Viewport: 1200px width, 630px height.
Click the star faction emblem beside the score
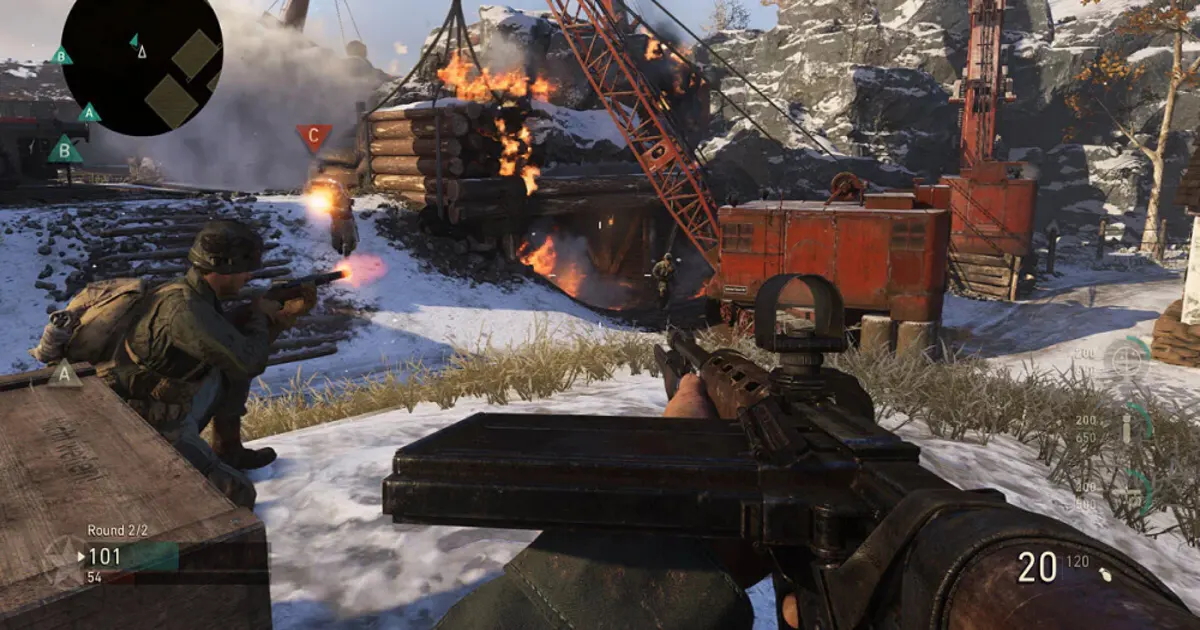tap(65, 558)
